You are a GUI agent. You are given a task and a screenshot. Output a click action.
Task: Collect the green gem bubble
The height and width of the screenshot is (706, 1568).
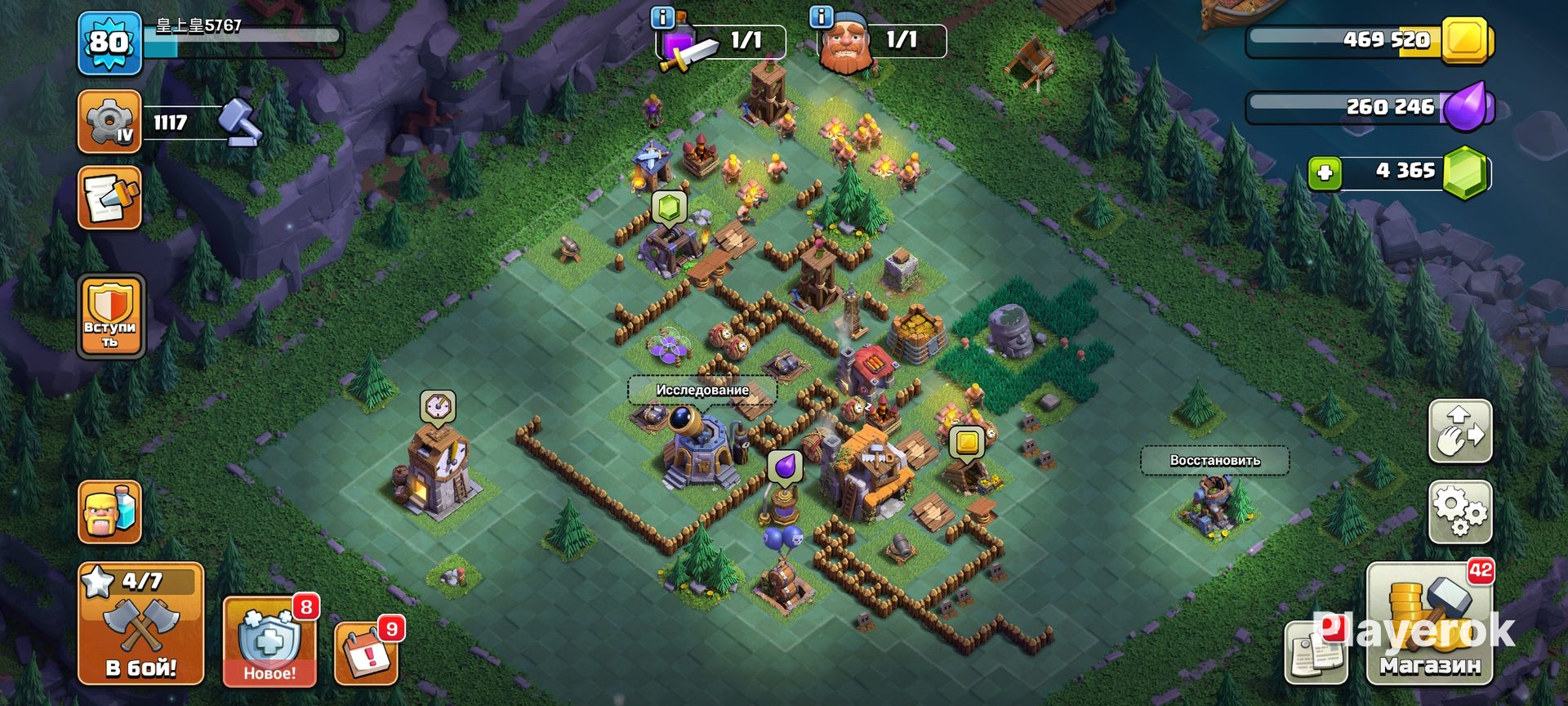(669, 208)
